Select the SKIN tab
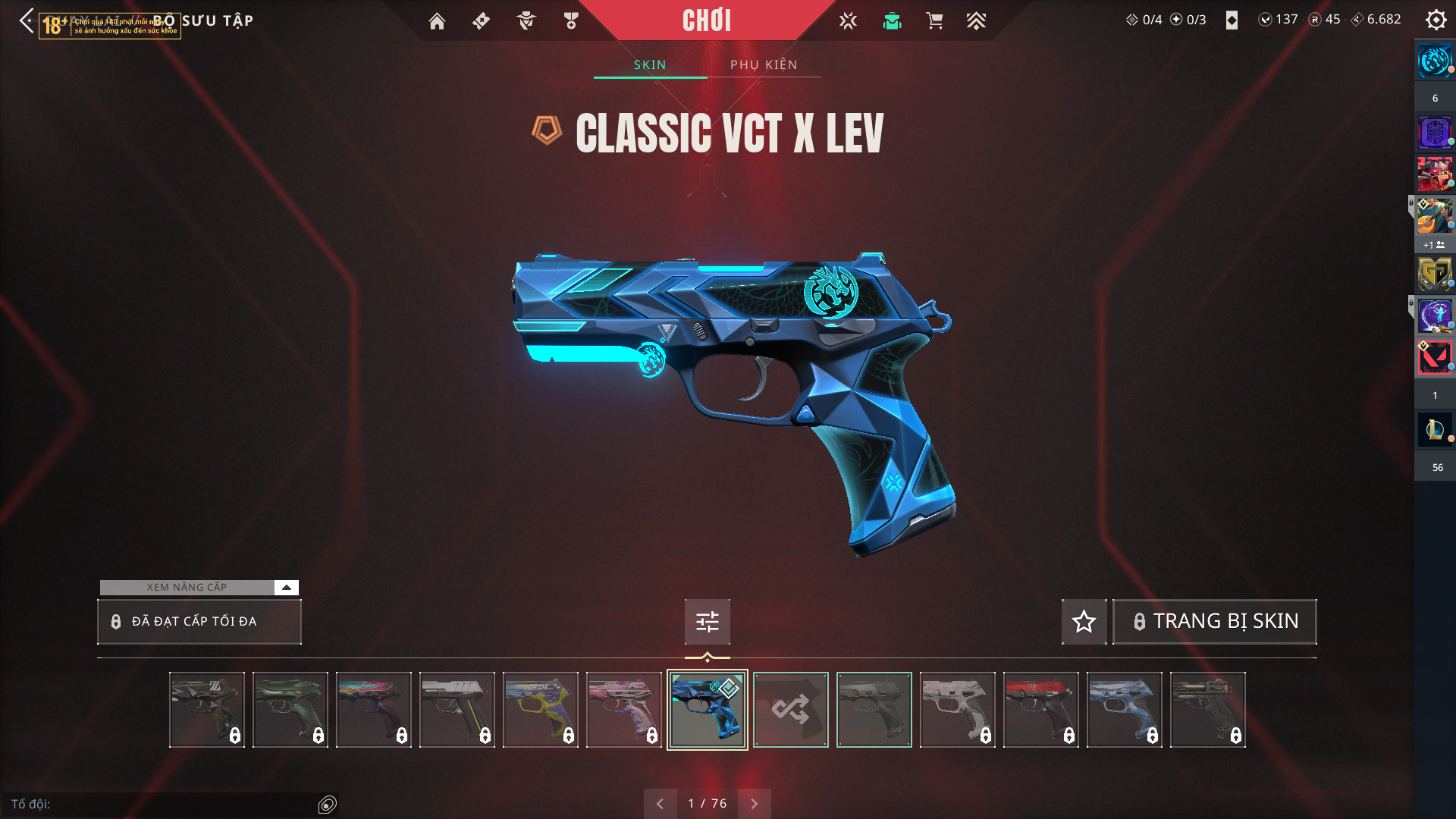Image resolution: width=1456 pixels, height=819 pixels. click(650, 65)
